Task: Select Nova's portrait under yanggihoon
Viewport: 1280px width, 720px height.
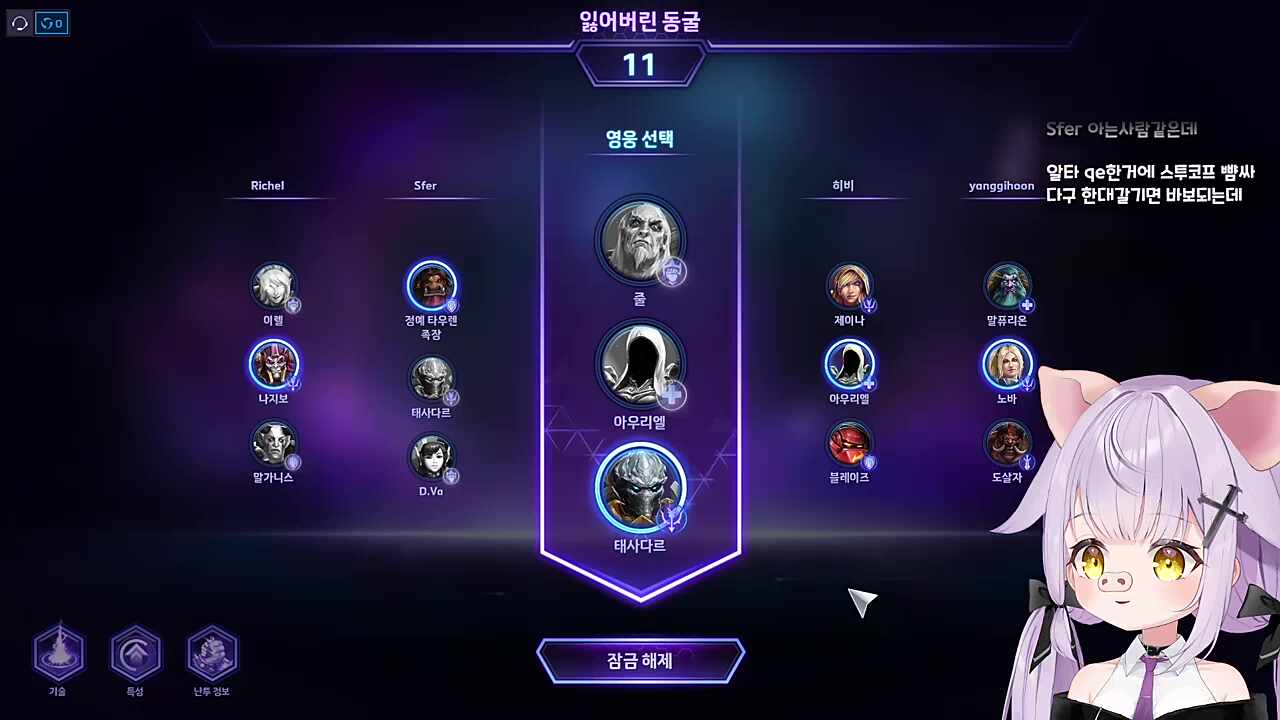Action: click(x=1007, y=367)
